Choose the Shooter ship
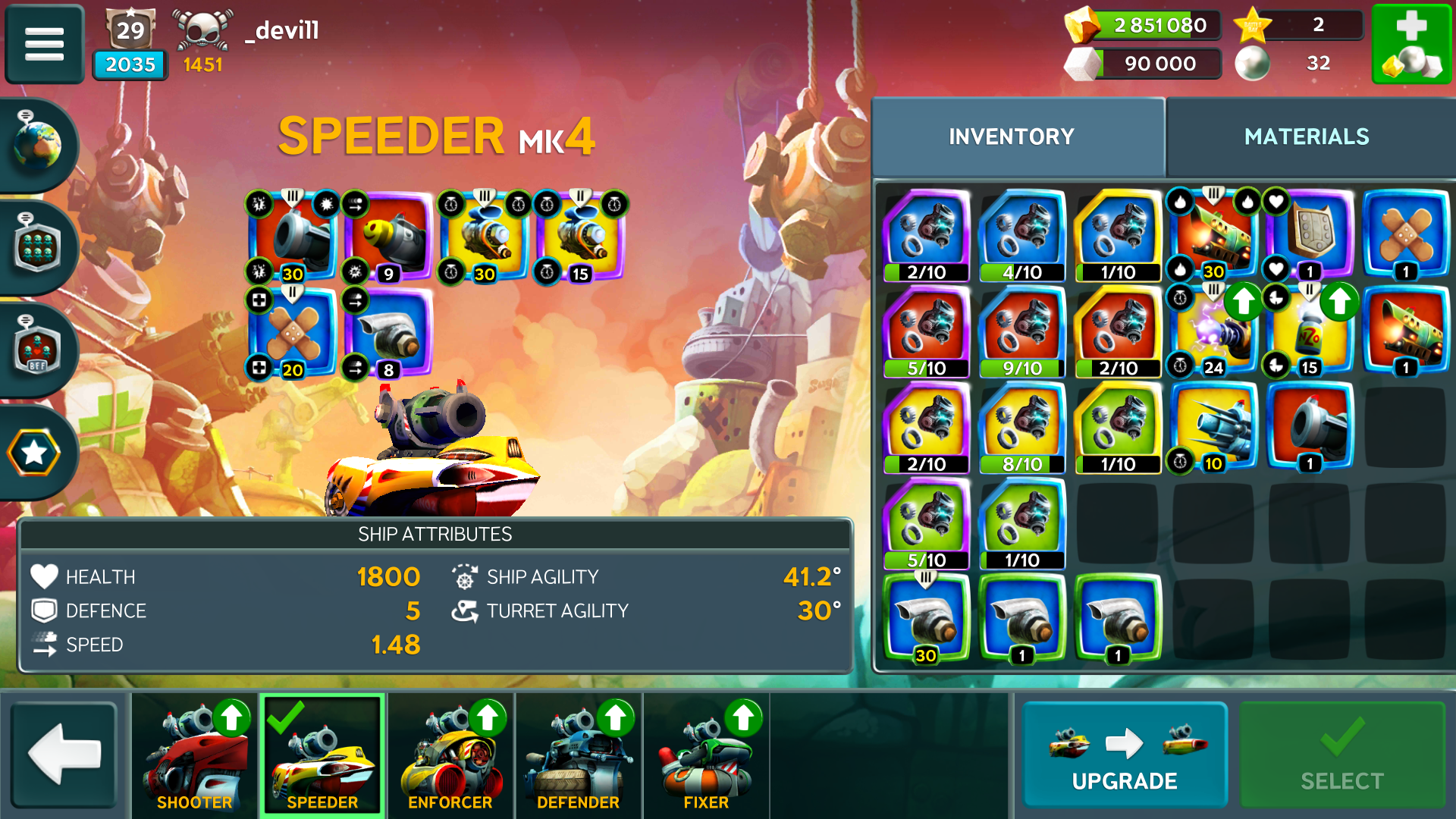Viewport: 1456px width, 819px height. 195,755
